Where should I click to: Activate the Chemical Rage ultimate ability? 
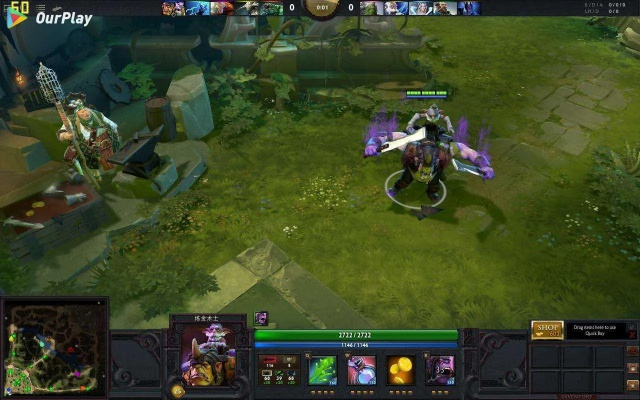[x=440, y=370]
